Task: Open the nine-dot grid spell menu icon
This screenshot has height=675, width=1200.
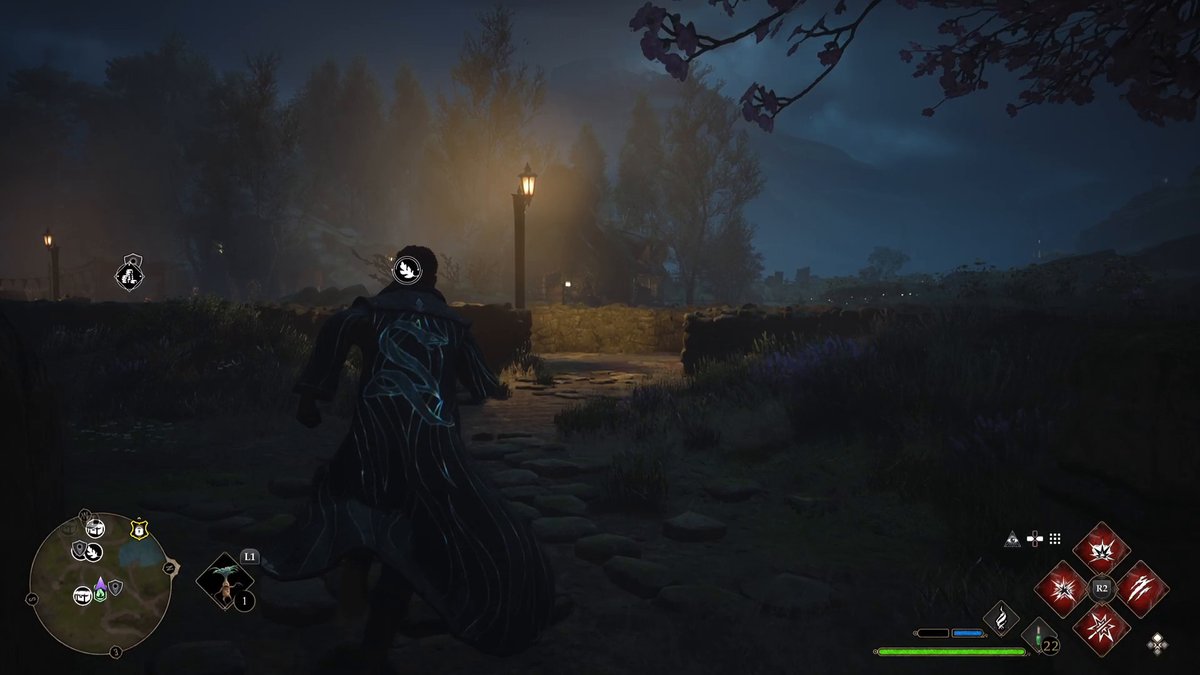Action: click(x=1055, y=539)
